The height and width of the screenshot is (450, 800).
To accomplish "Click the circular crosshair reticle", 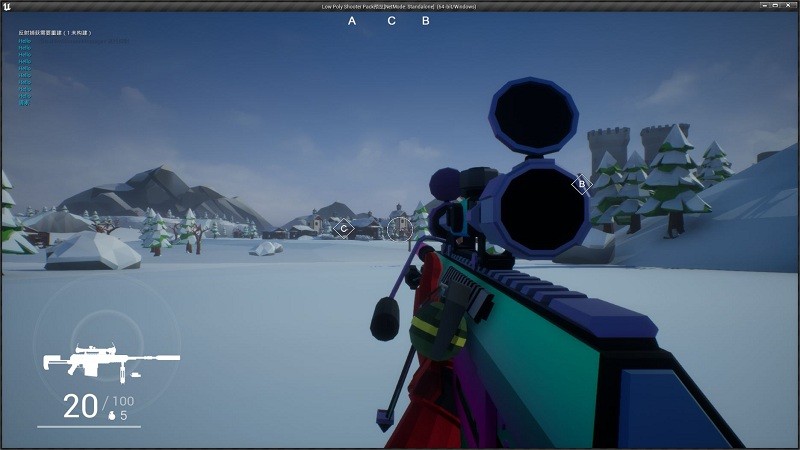I will tap(399, 229).
